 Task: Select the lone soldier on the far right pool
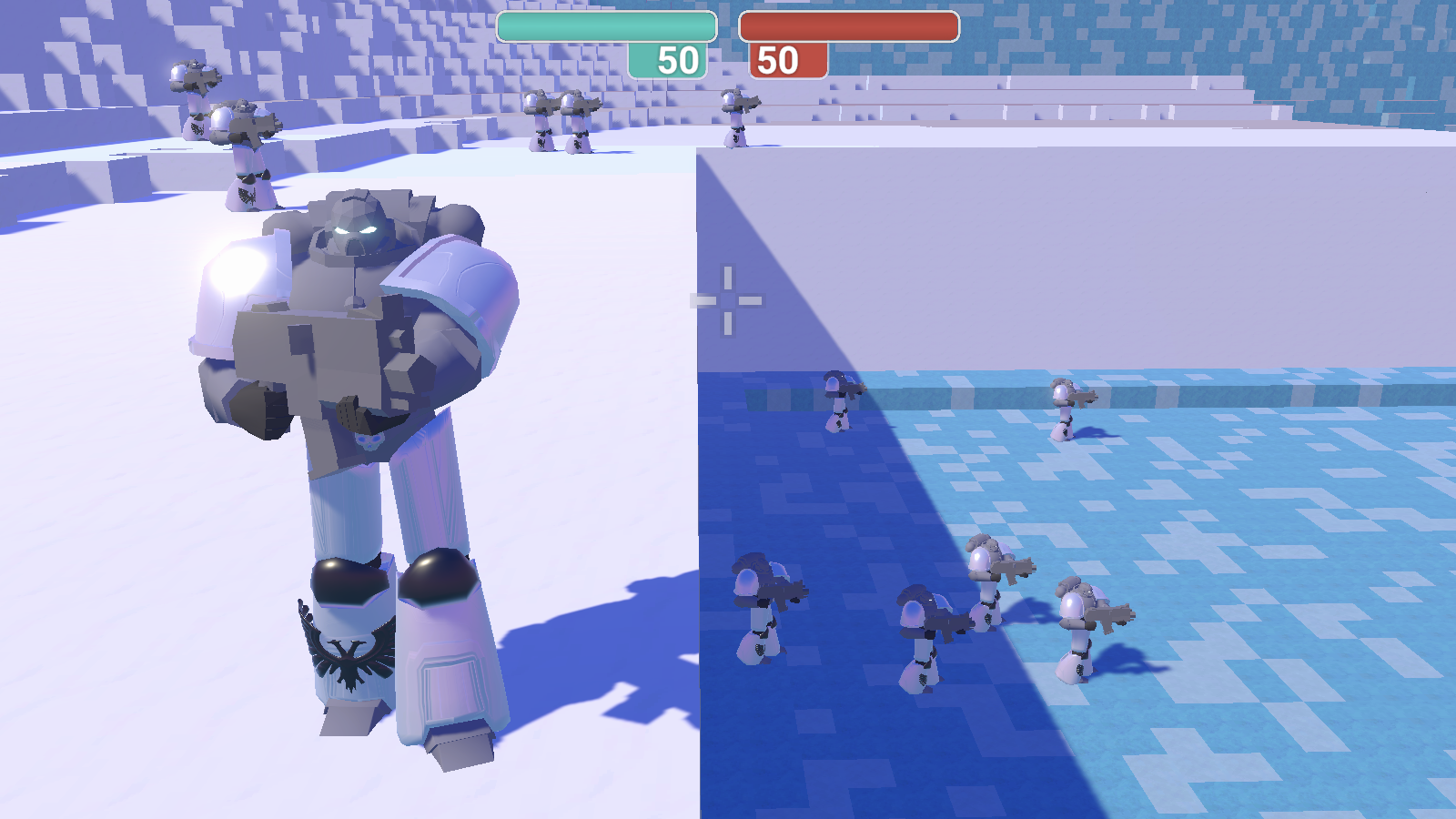pos(1065,409)
